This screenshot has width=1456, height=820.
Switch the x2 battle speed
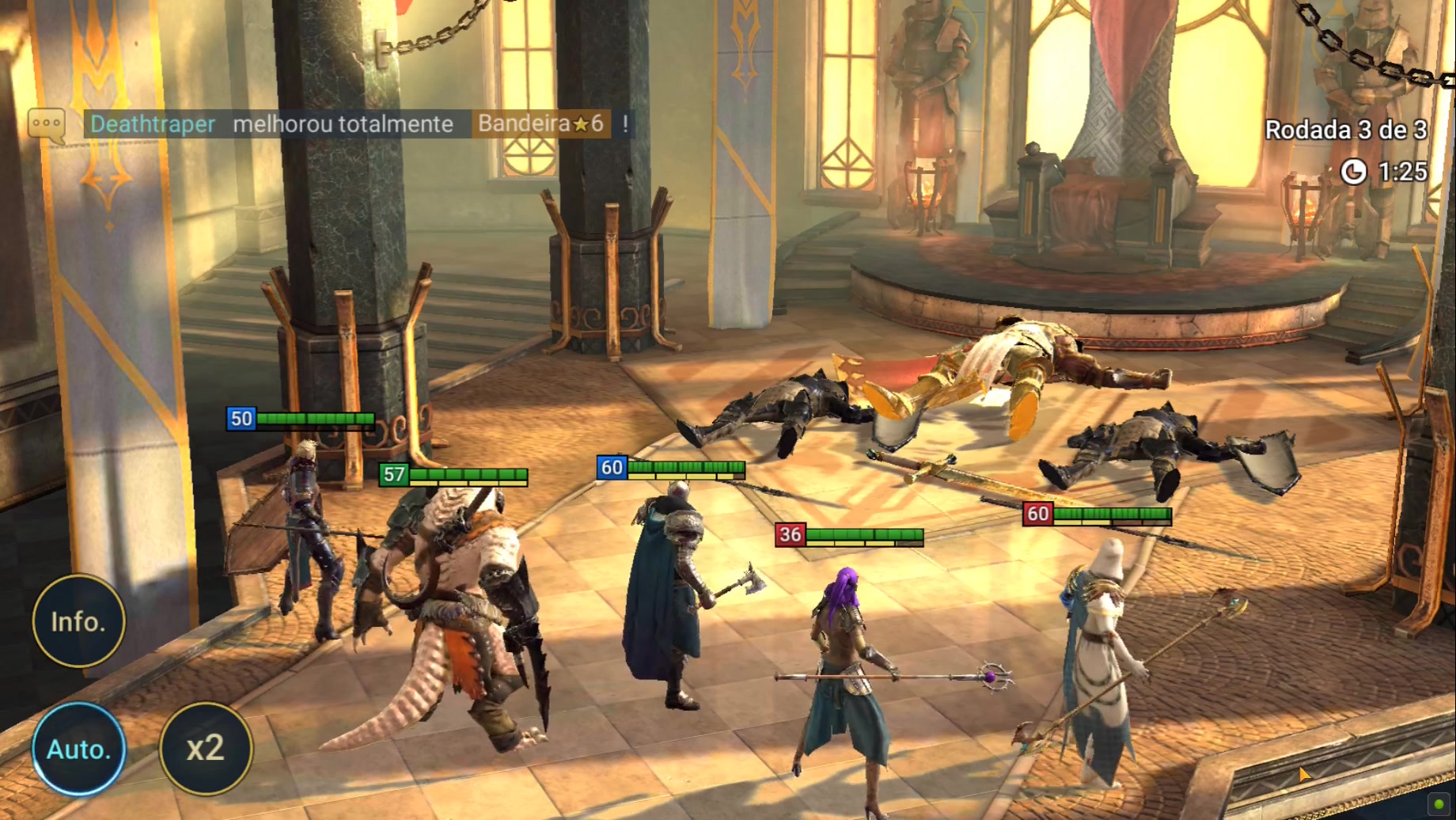(206, 749)
